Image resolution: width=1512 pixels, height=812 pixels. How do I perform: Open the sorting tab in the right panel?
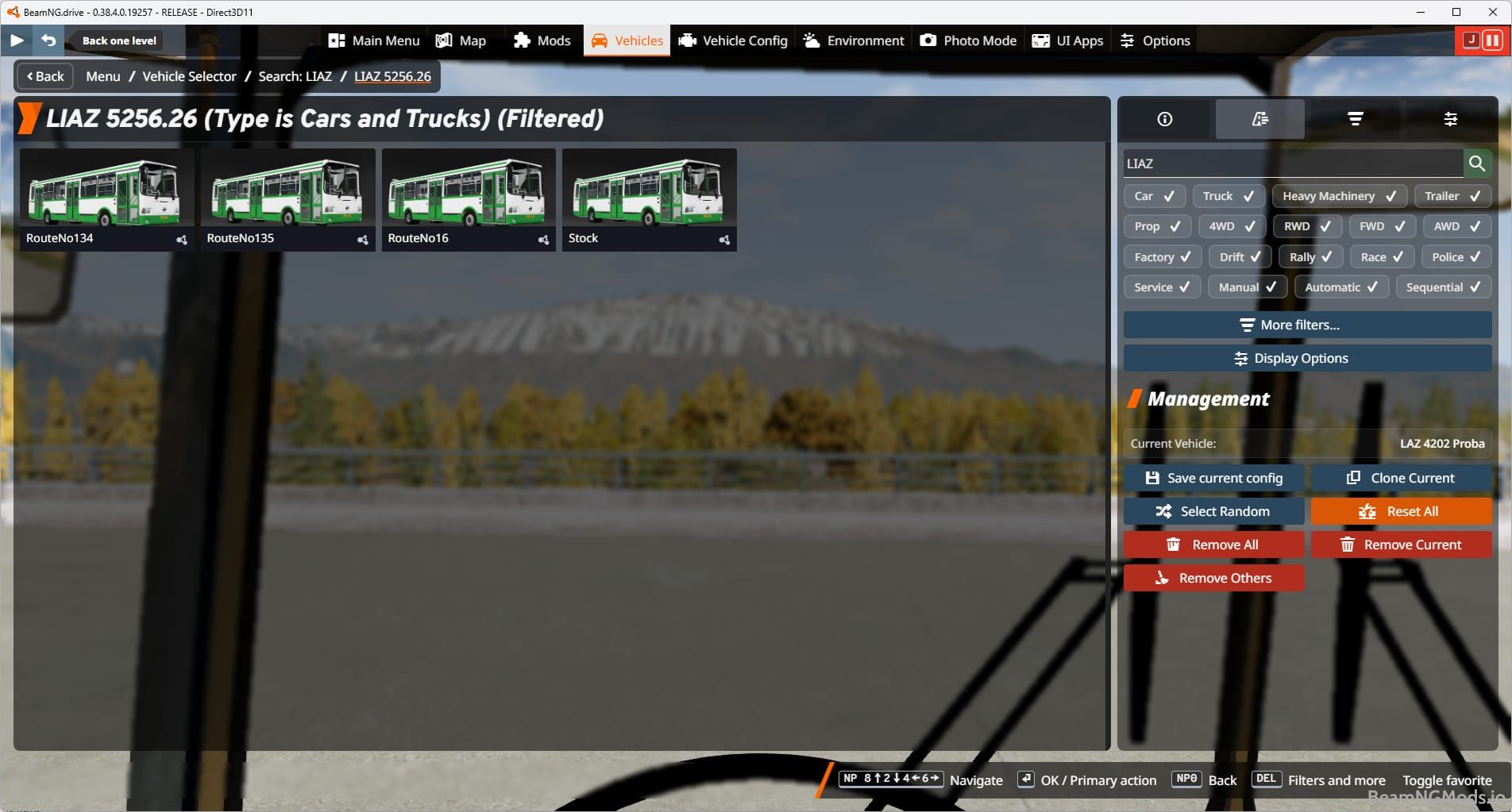(x=1355, y=119)
